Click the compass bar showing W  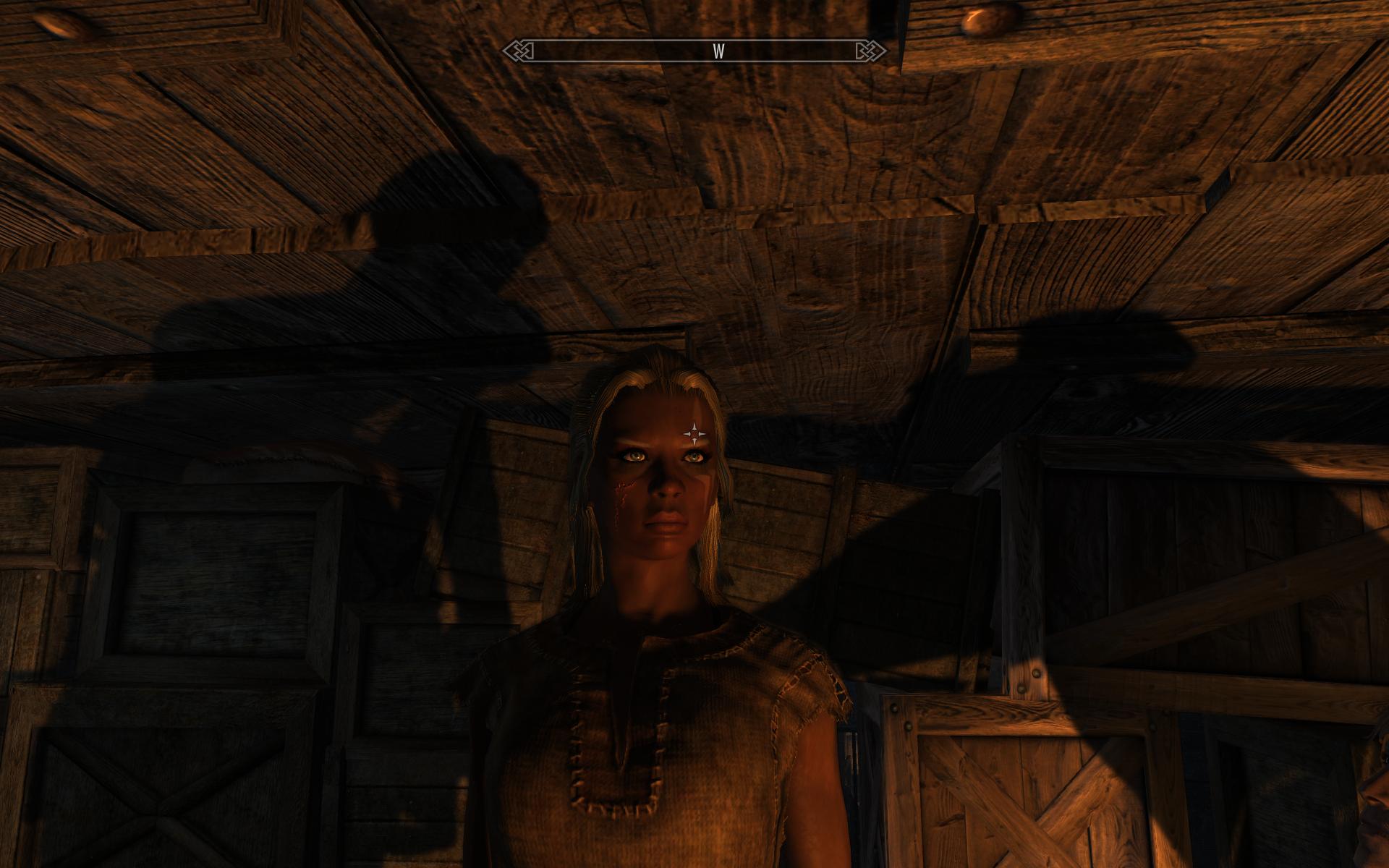pos(694,51)
